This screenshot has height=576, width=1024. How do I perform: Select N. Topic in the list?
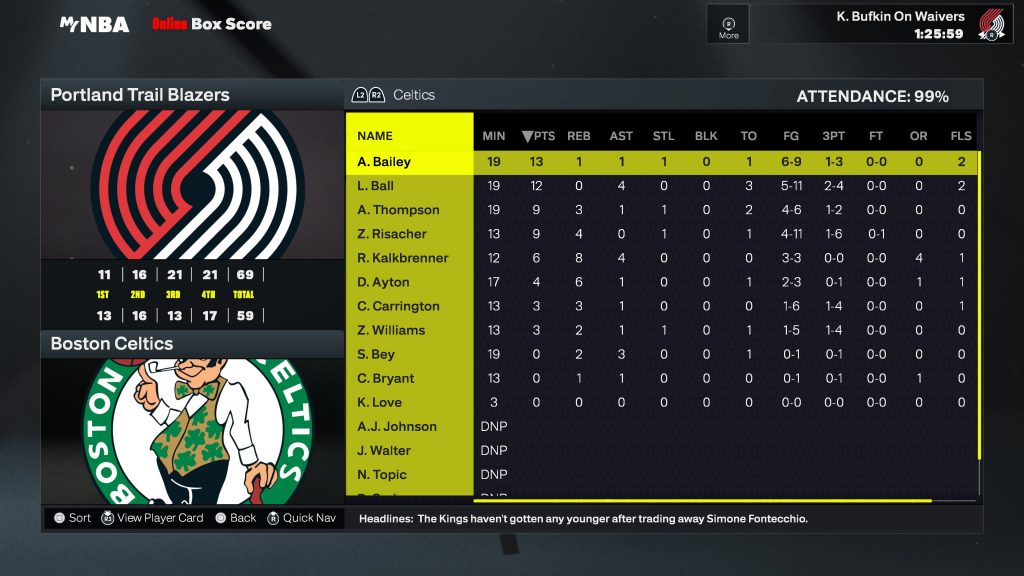383,474
